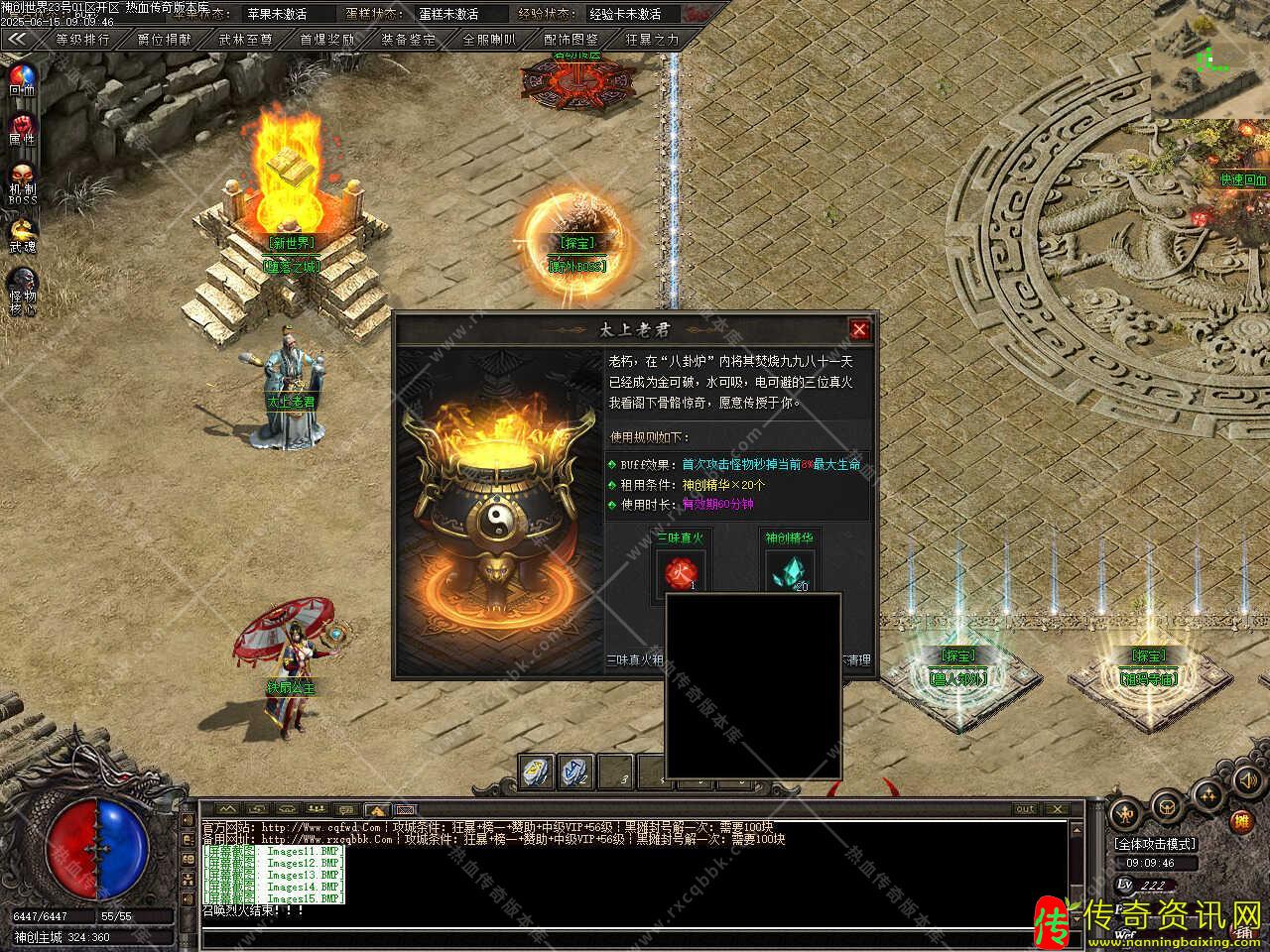Use the first hotbar scroll item
This screenshot has width=1270, height=952.
pyautogui.click(x=537, y=771)
